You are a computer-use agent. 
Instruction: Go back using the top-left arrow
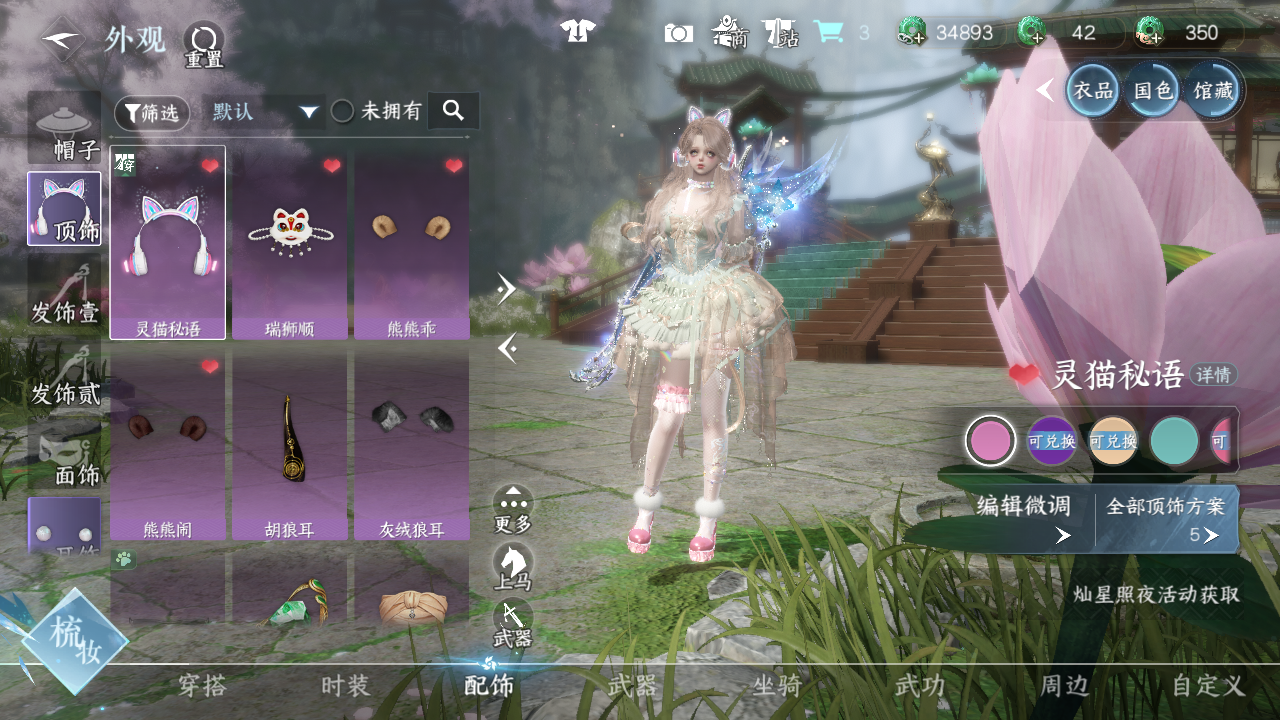tap(62, 39)
